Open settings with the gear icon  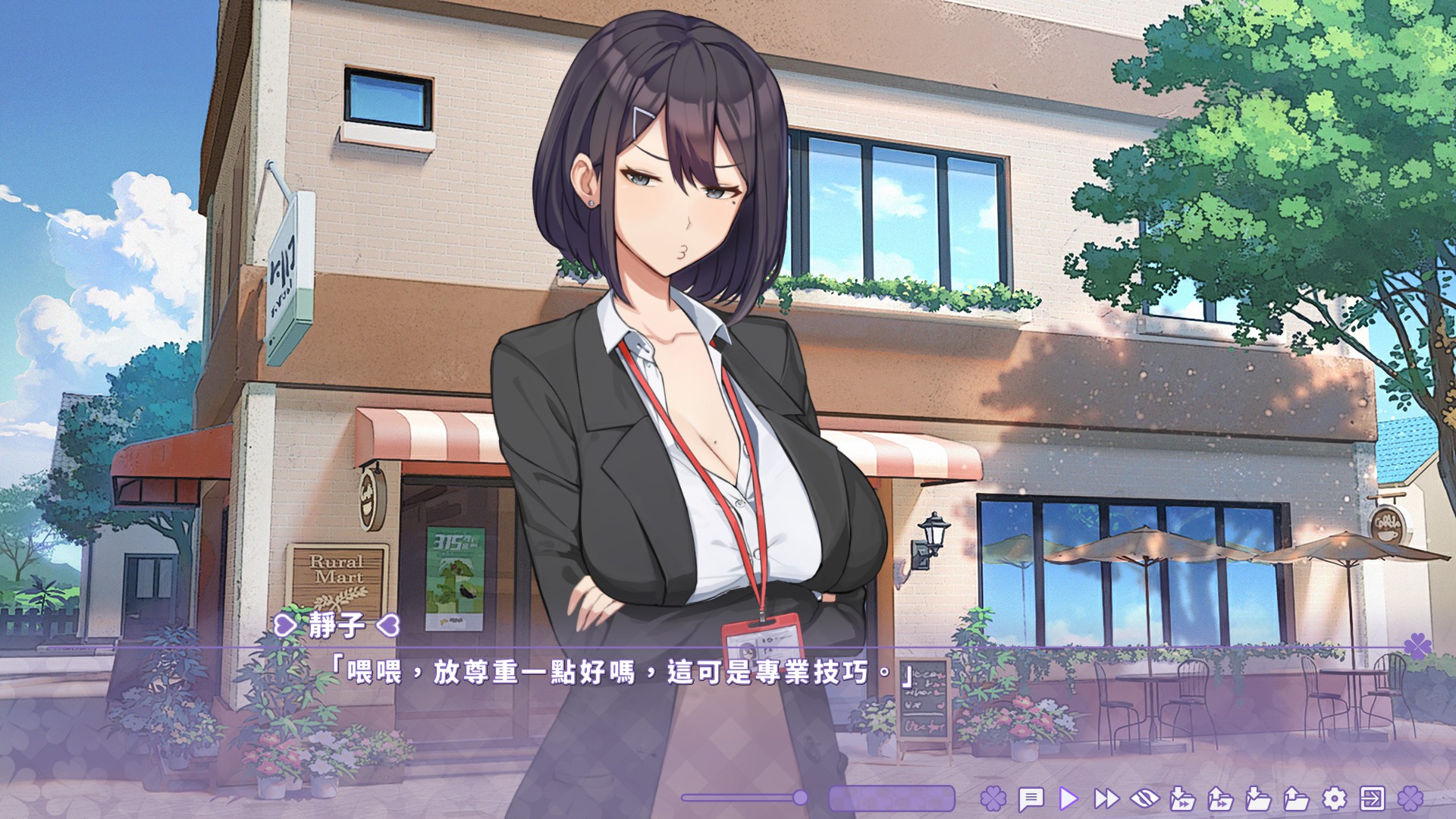[1334, 799]
